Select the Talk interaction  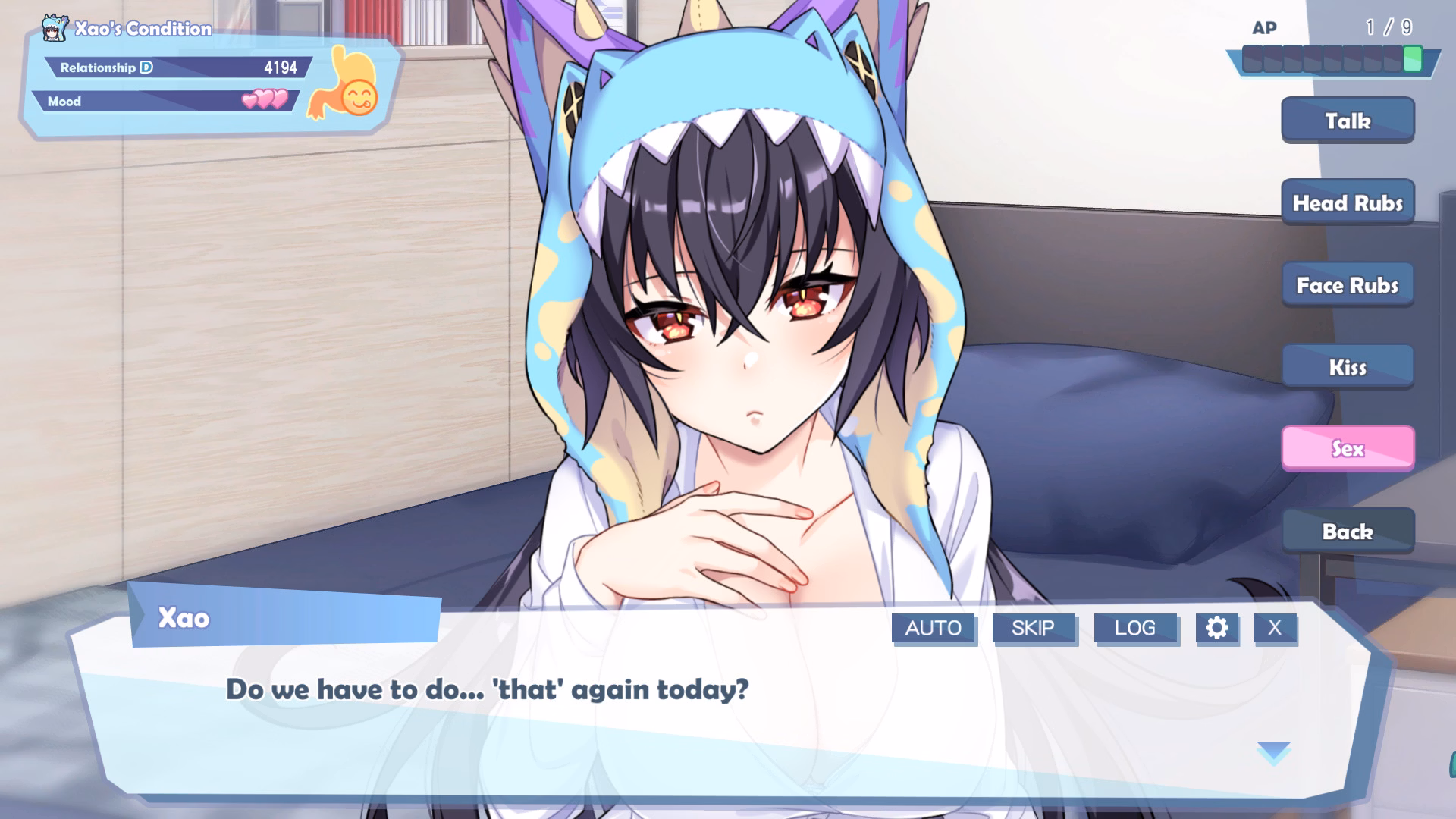click(x=1348, y=120)
